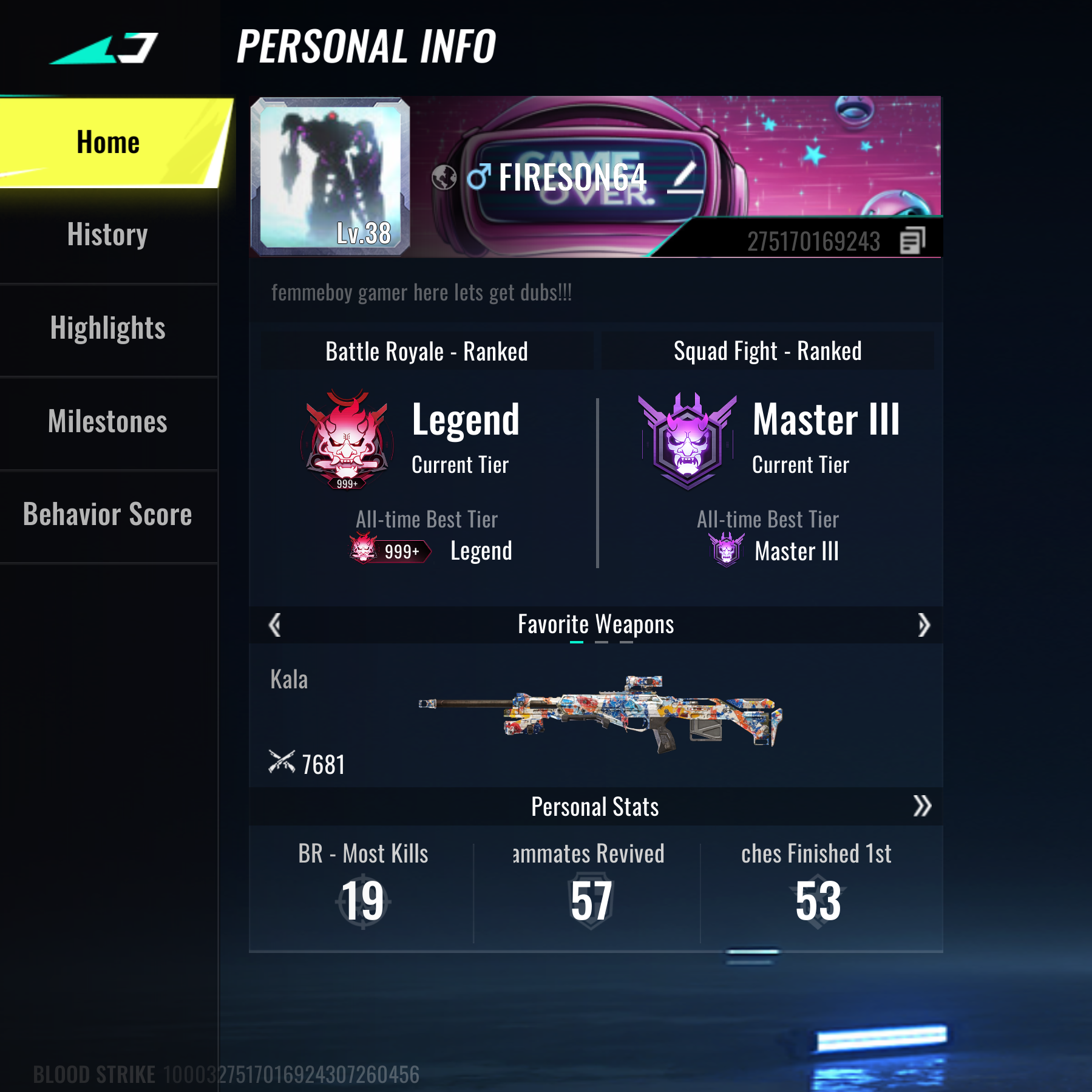
Task: Go back using the top-left arrow logo
Action: coord(104,49)
